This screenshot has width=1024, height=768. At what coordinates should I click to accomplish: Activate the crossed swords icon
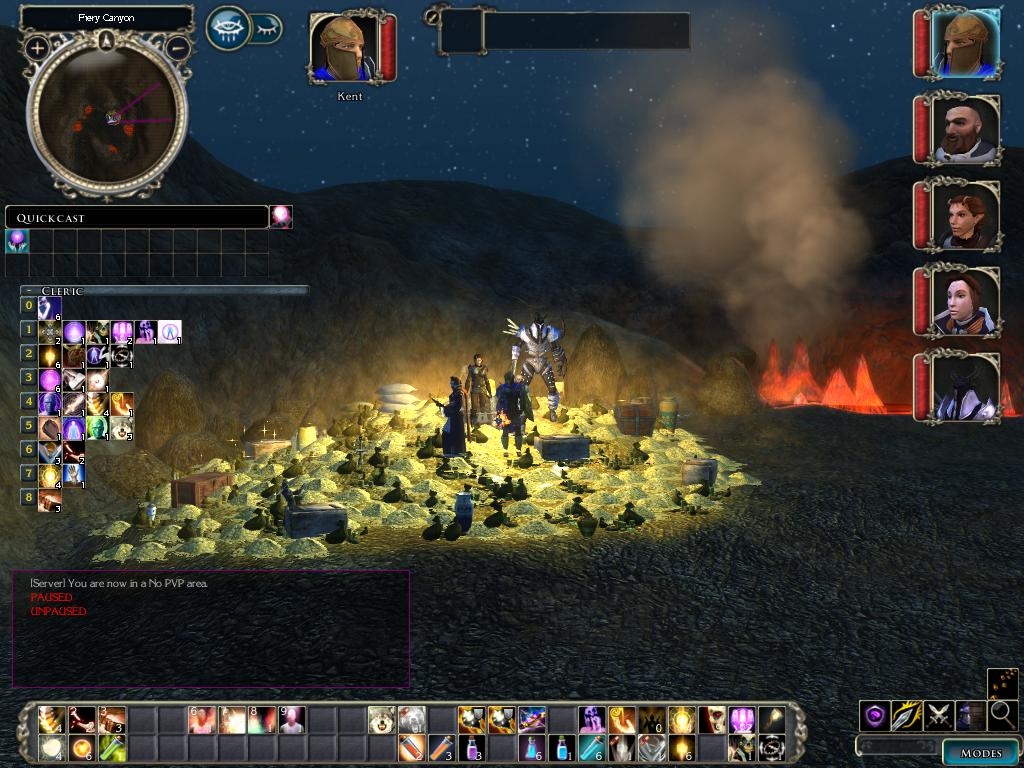point(939,715)
